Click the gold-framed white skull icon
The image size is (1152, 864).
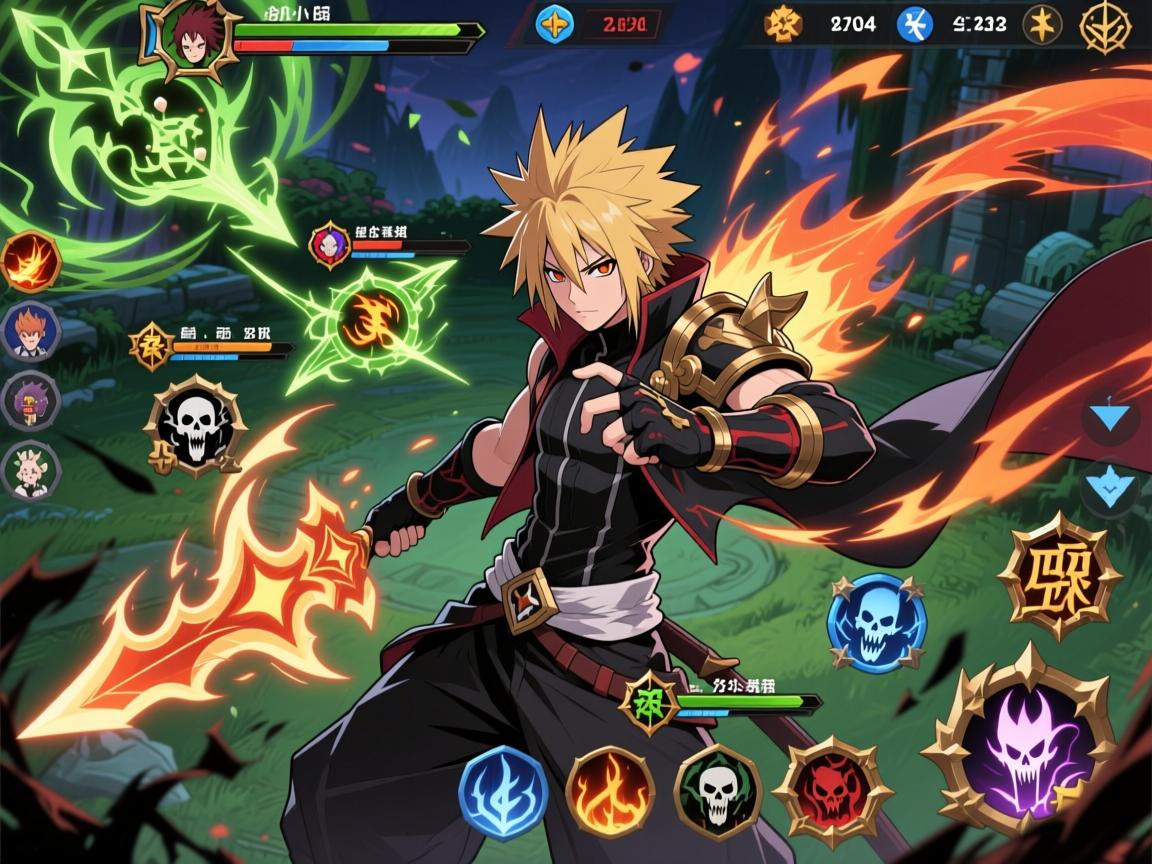pyautogui.click(x=195, y=425)
